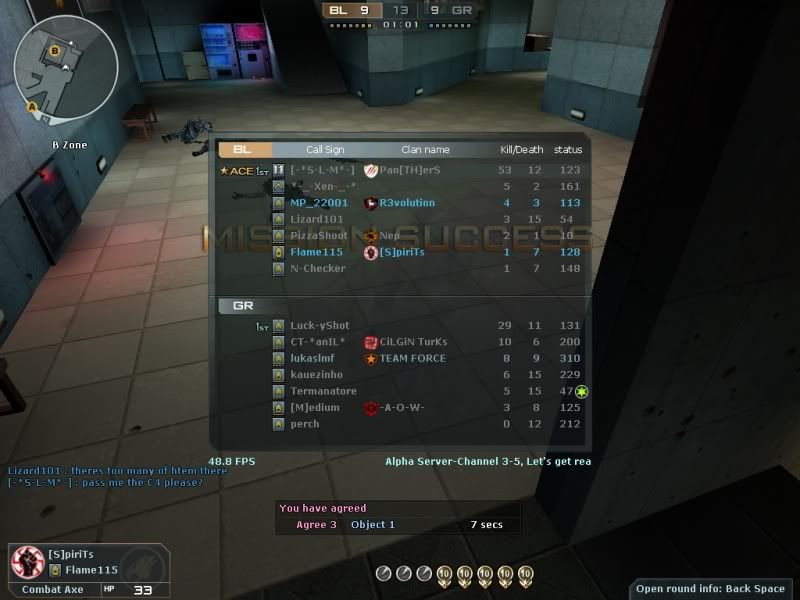800x600 pixels.
Task: Select lukaslmf from the GR team
Action: pyautogui.click(x=400, y=358)
